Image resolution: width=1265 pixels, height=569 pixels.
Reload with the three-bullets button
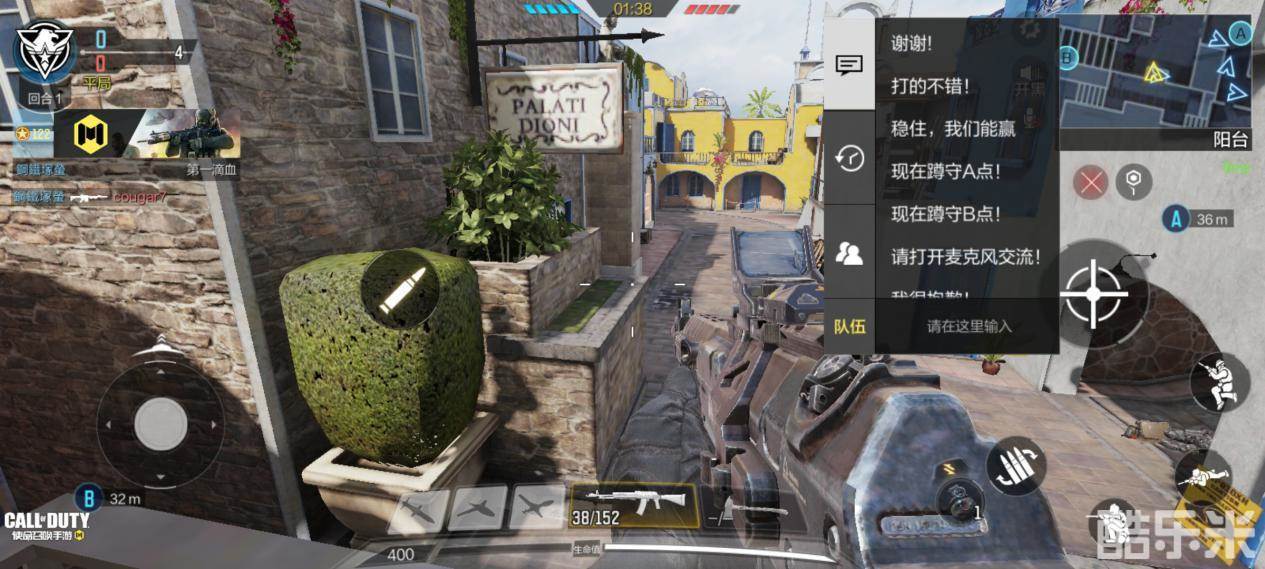coord(1016,468)
